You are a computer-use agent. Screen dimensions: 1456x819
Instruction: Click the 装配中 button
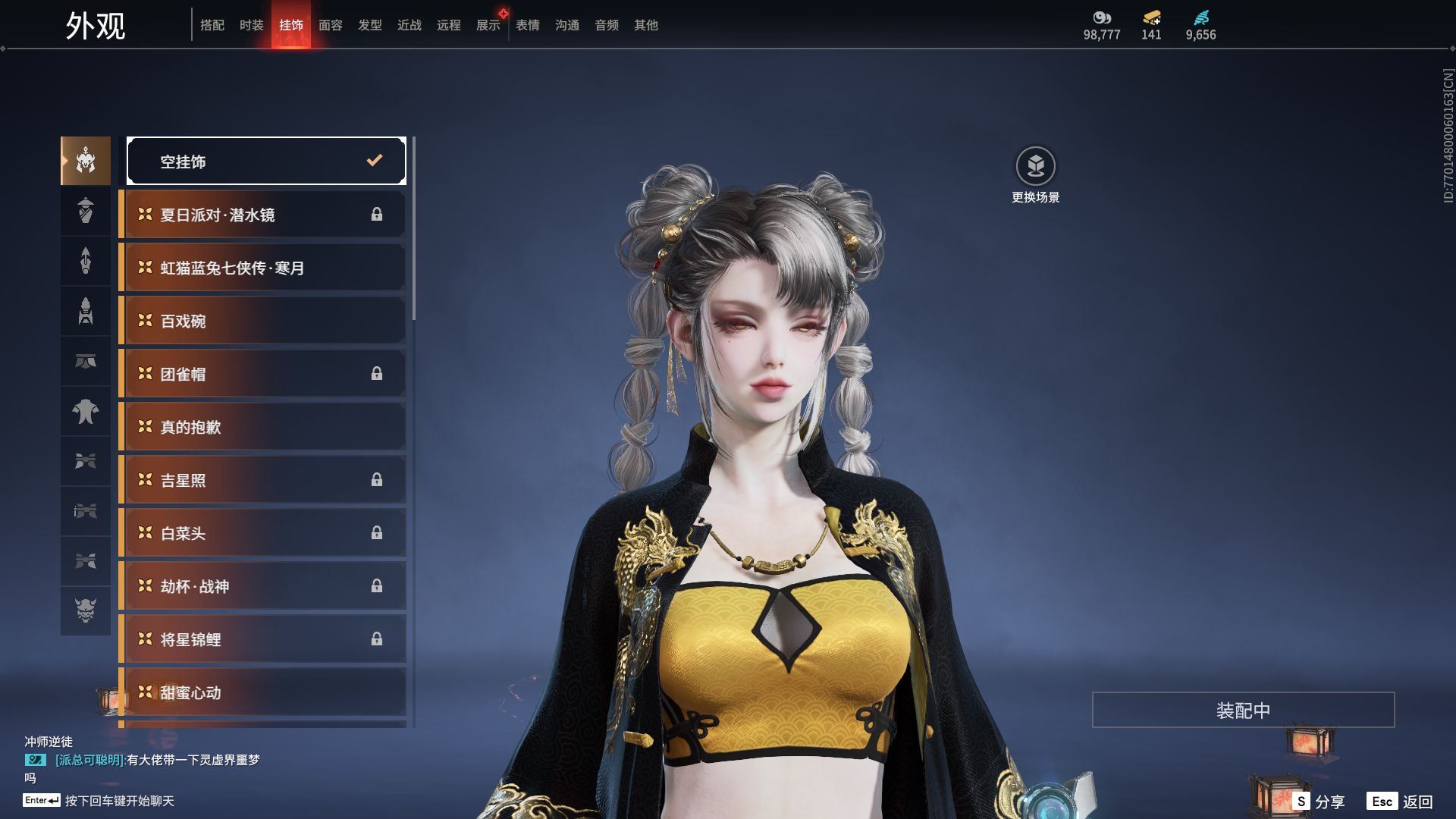point(1243,710)
